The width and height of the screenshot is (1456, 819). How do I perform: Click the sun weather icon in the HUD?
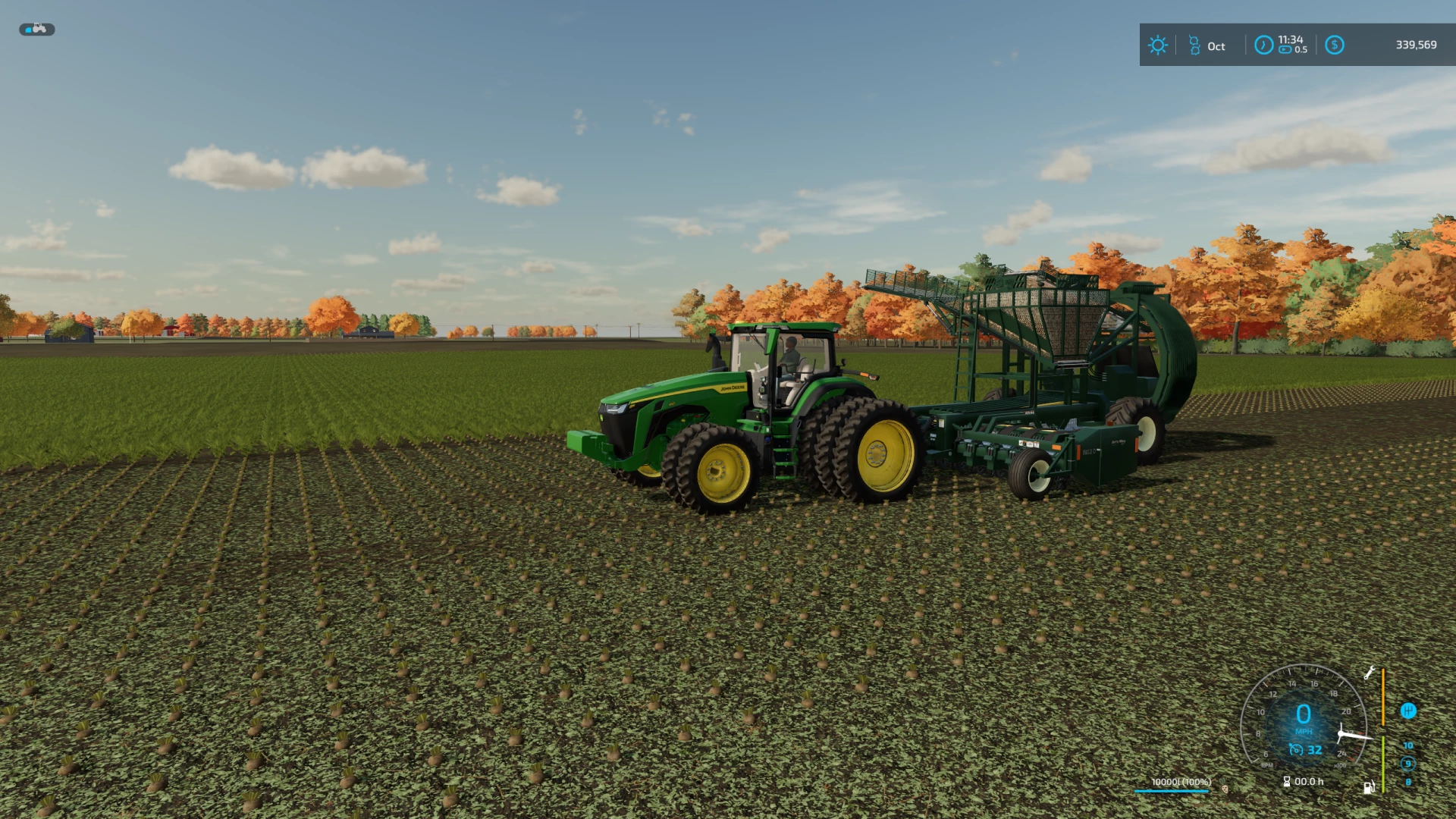click(x=1157, y=44)
